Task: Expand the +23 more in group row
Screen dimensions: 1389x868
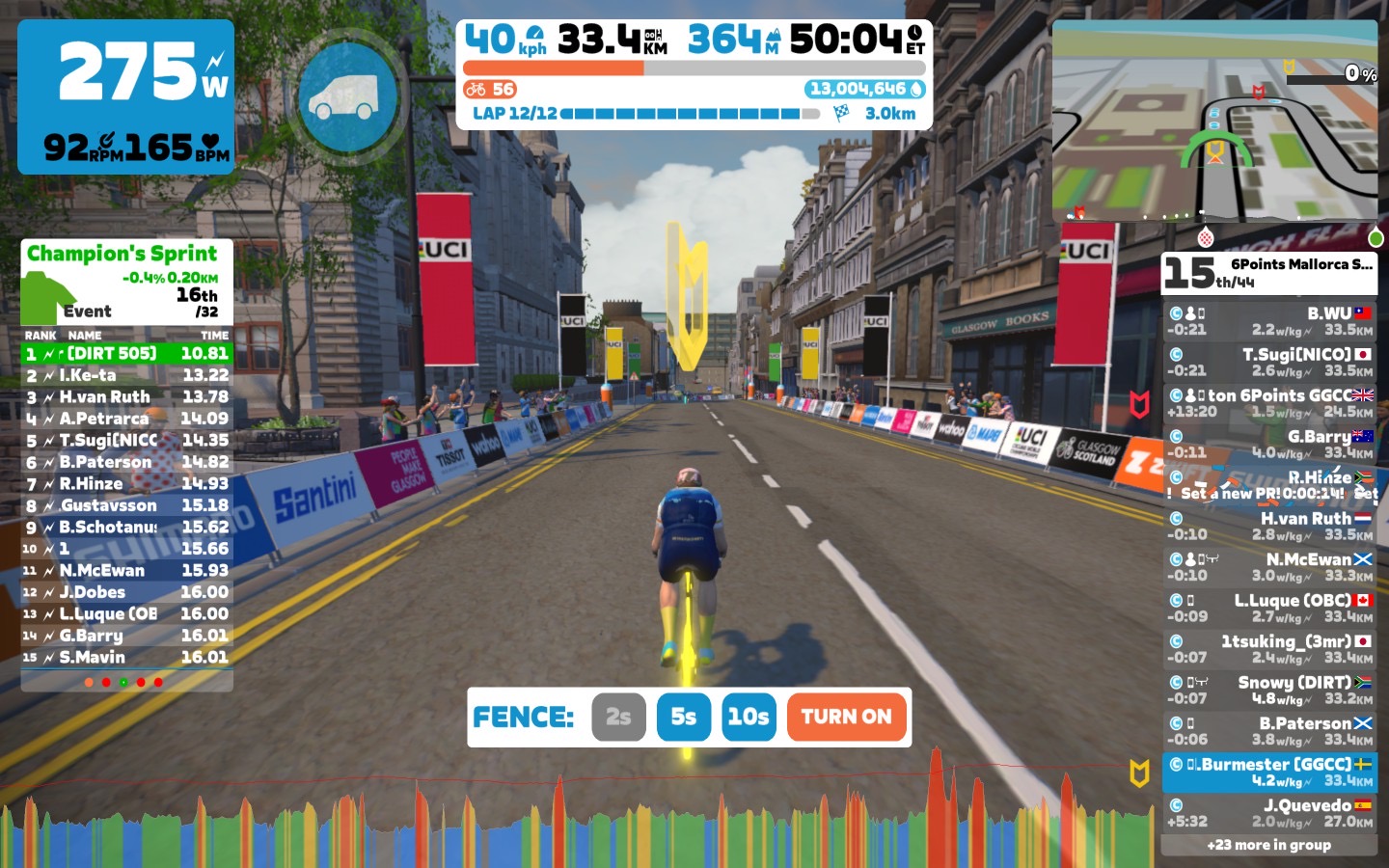Action: 1269,845
